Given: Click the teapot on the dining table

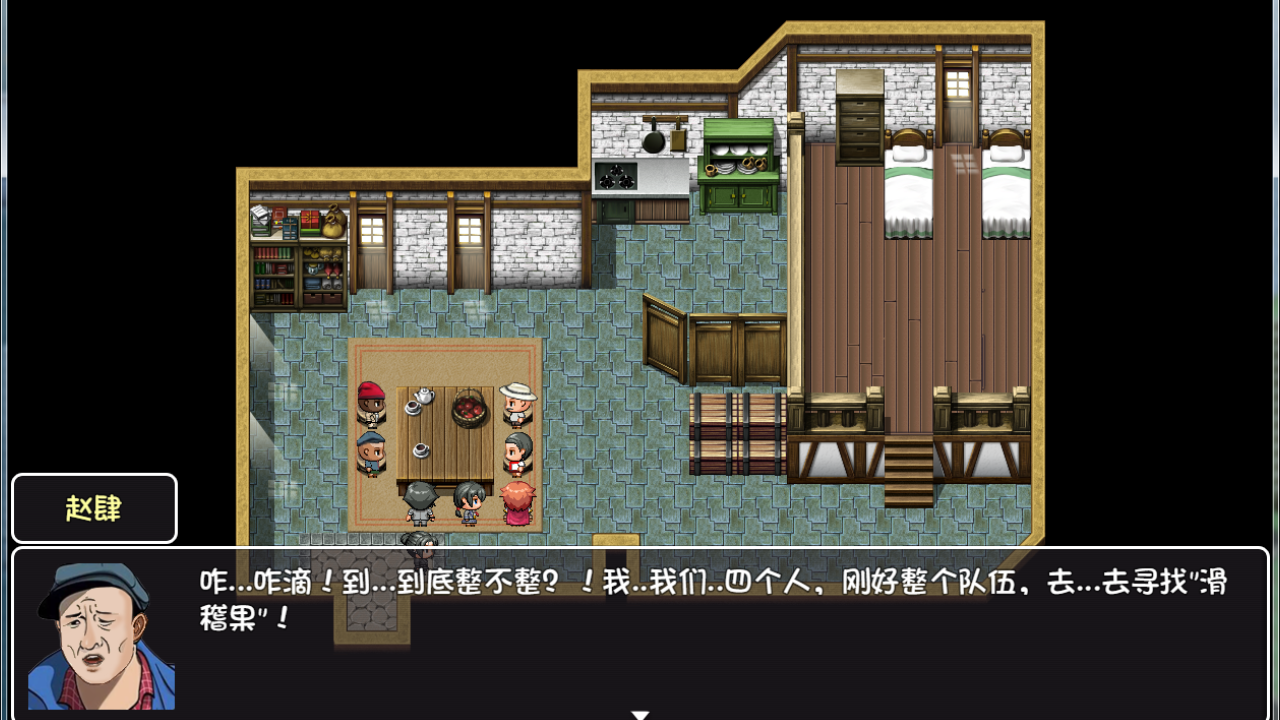Looking at the screenshot, I should pyautogui.click(x=424, y=396).
